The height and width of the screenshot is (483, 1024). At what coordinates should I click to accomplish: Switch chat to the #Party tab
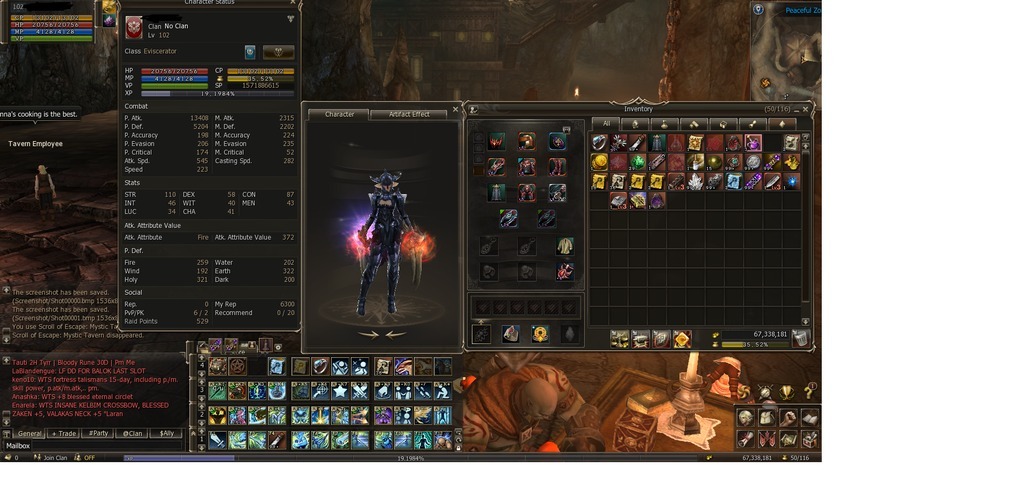[98, 433]
